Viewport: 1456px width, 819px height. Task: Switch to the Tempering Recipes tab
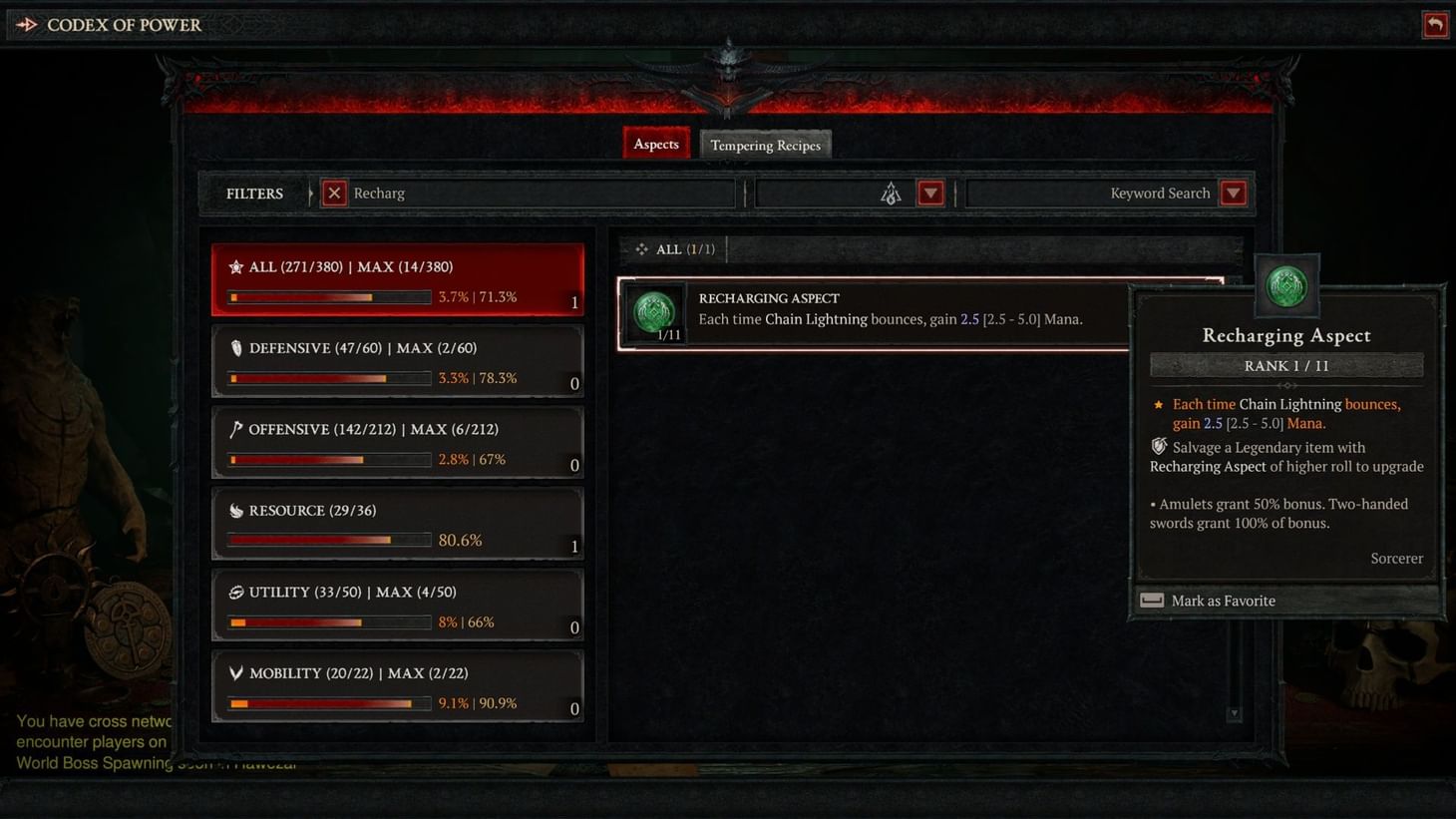point(765,145)
